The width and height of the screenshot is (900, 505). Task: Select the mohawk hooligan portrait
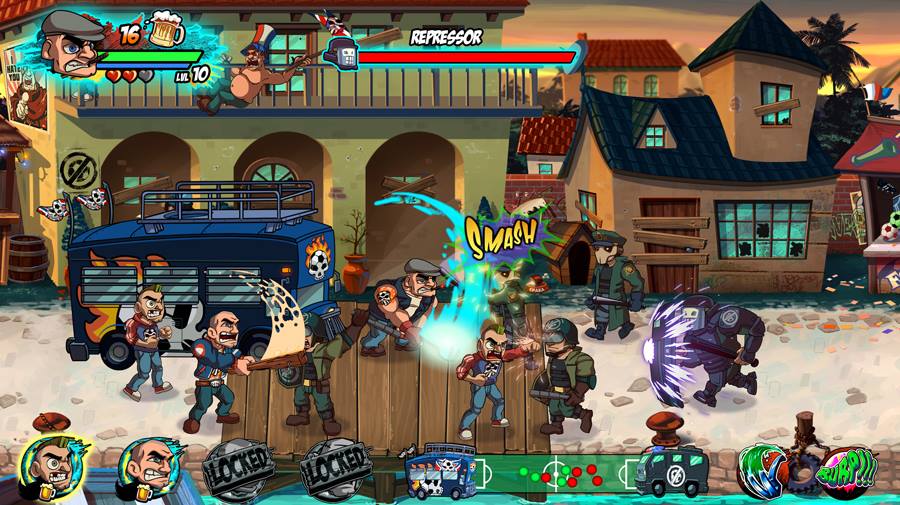coord(52,466)
